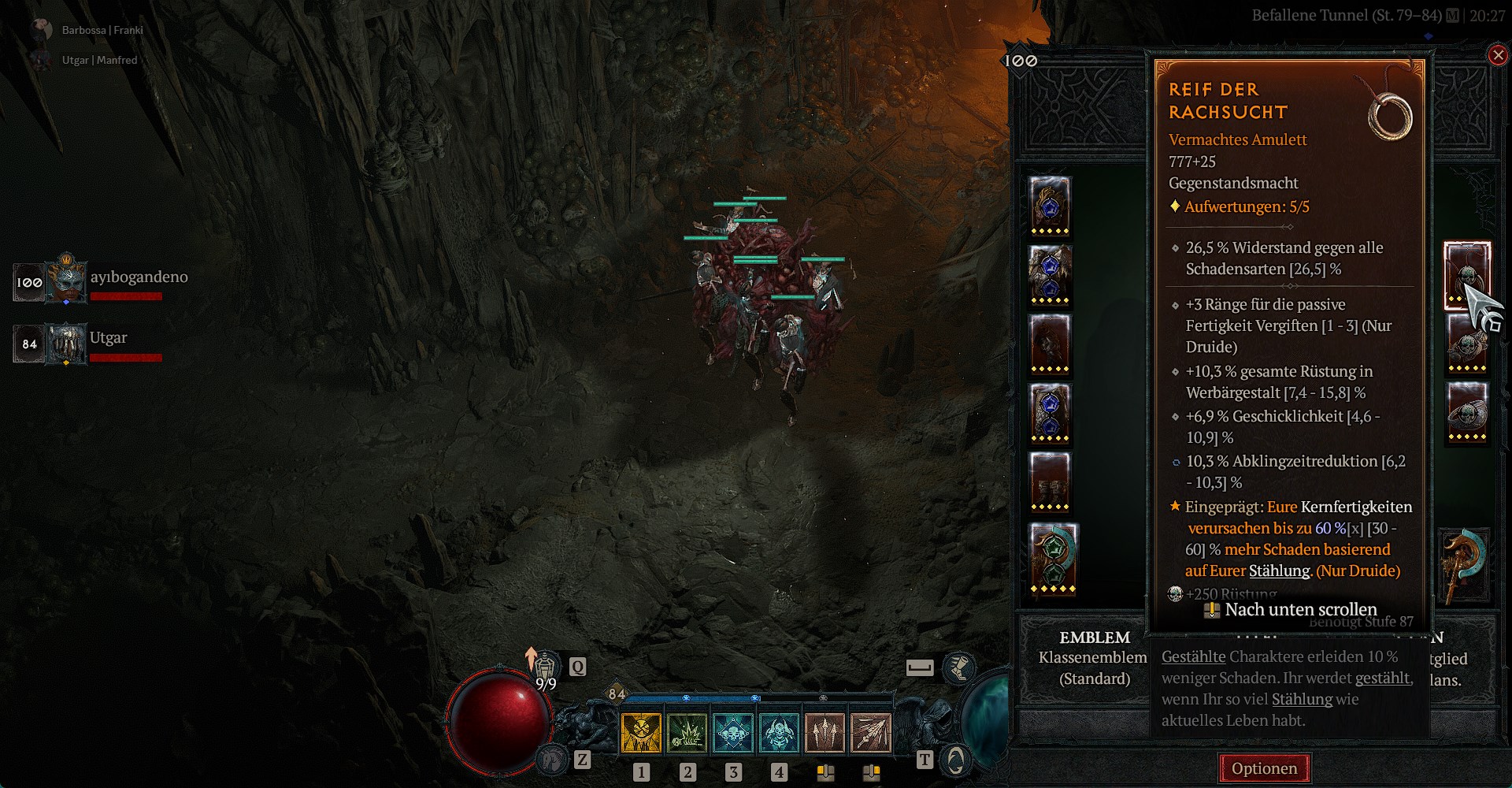Activate the horned skull teal skill
Screen dimensions: 1512x788
coord(779,733)
